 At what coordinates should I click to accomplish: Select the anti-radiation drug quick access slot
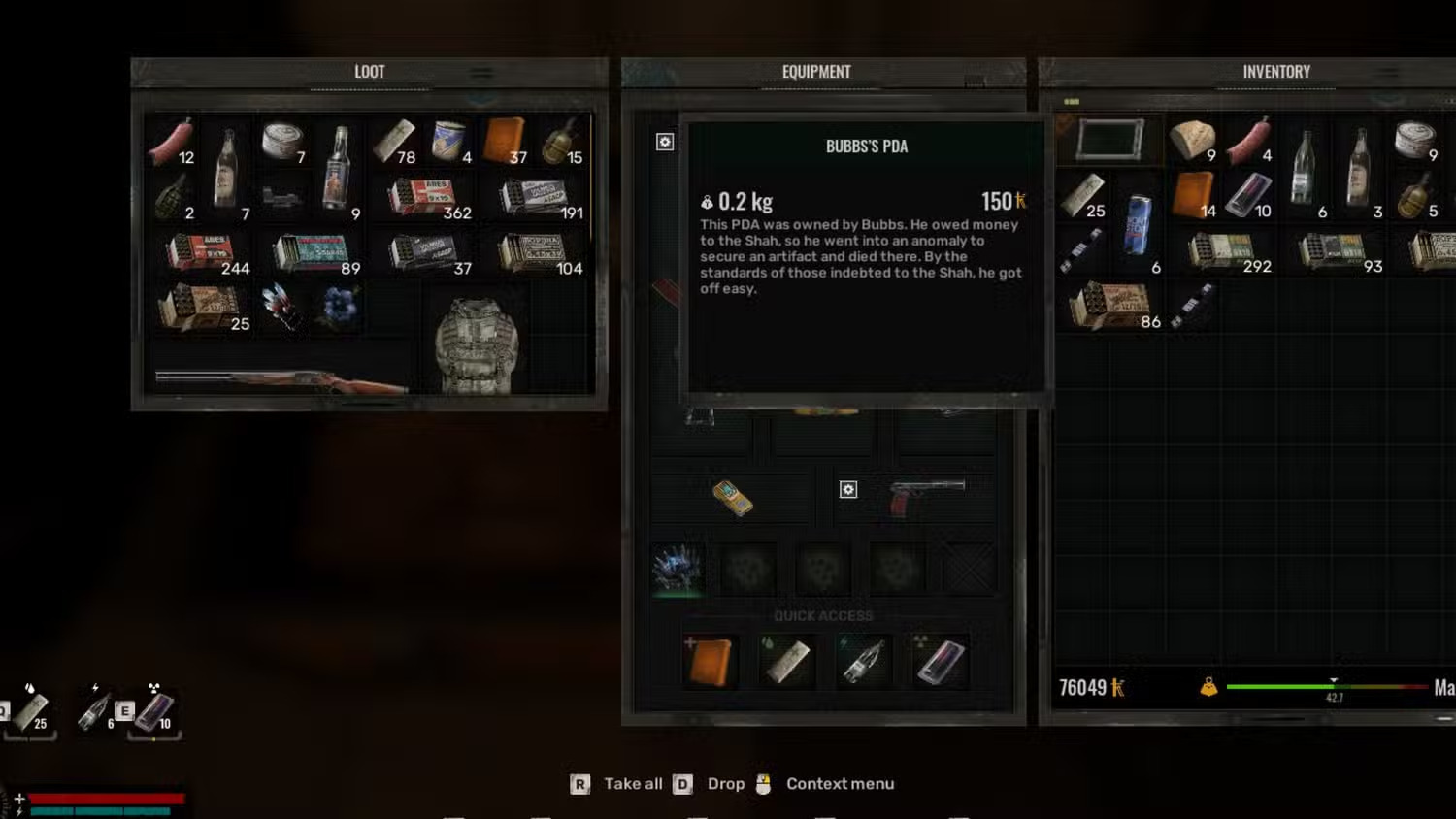tap(940, 661)
